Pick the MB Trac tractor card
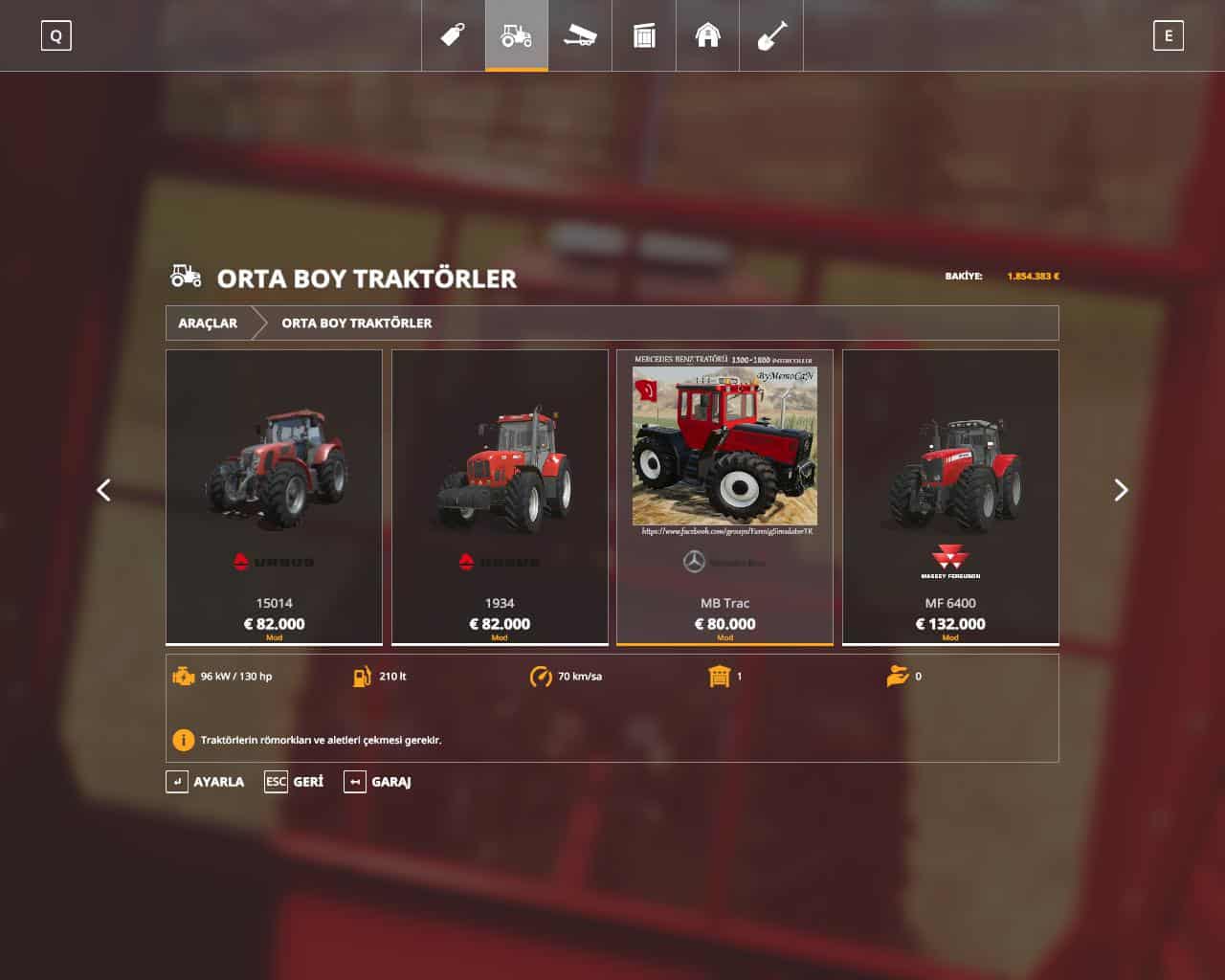 [724, 497]
